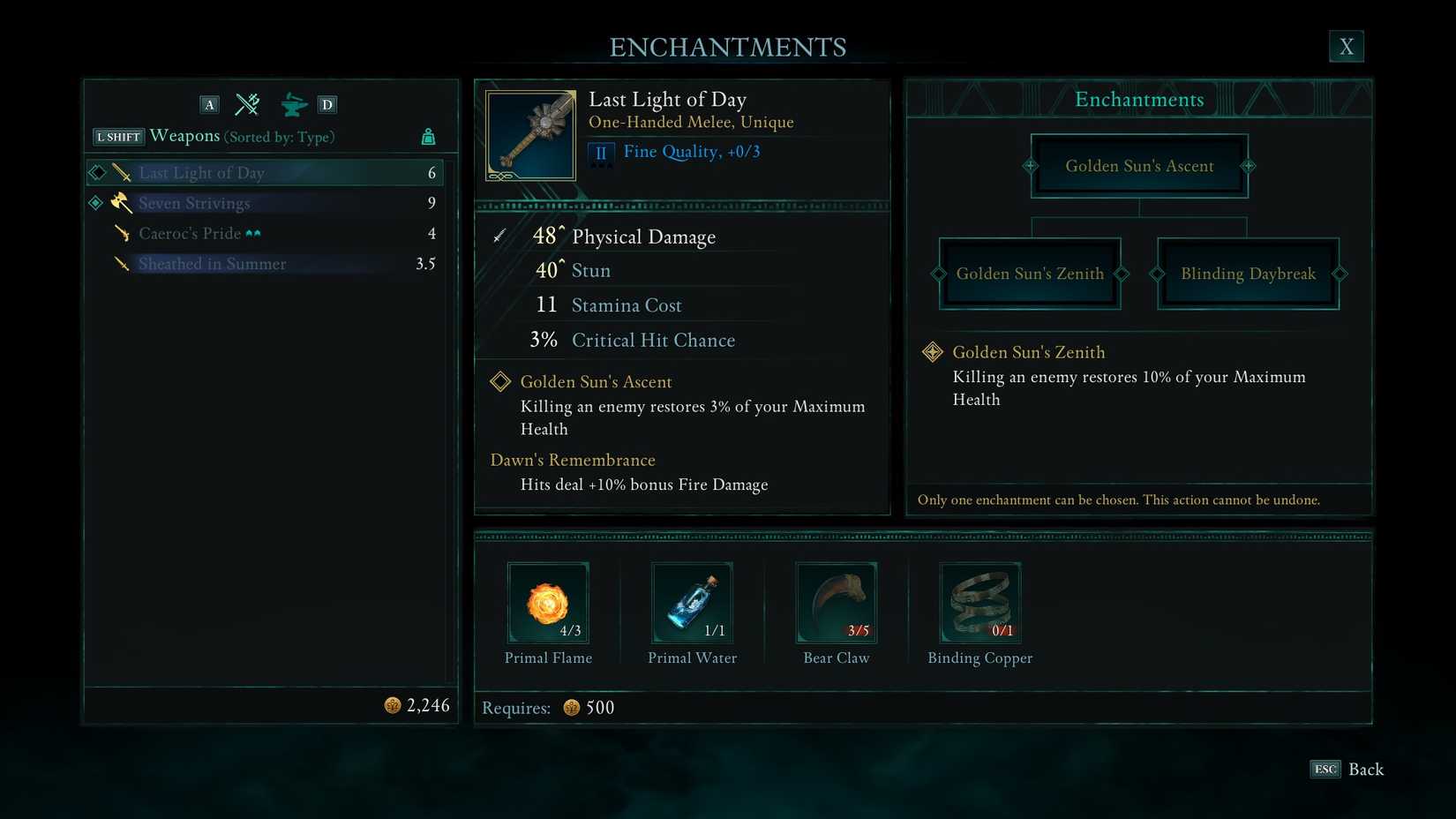The width and height of the screenshot is (1456, 819).
Task: Switch to the crossed swords weapons tab
Action: 247,104
